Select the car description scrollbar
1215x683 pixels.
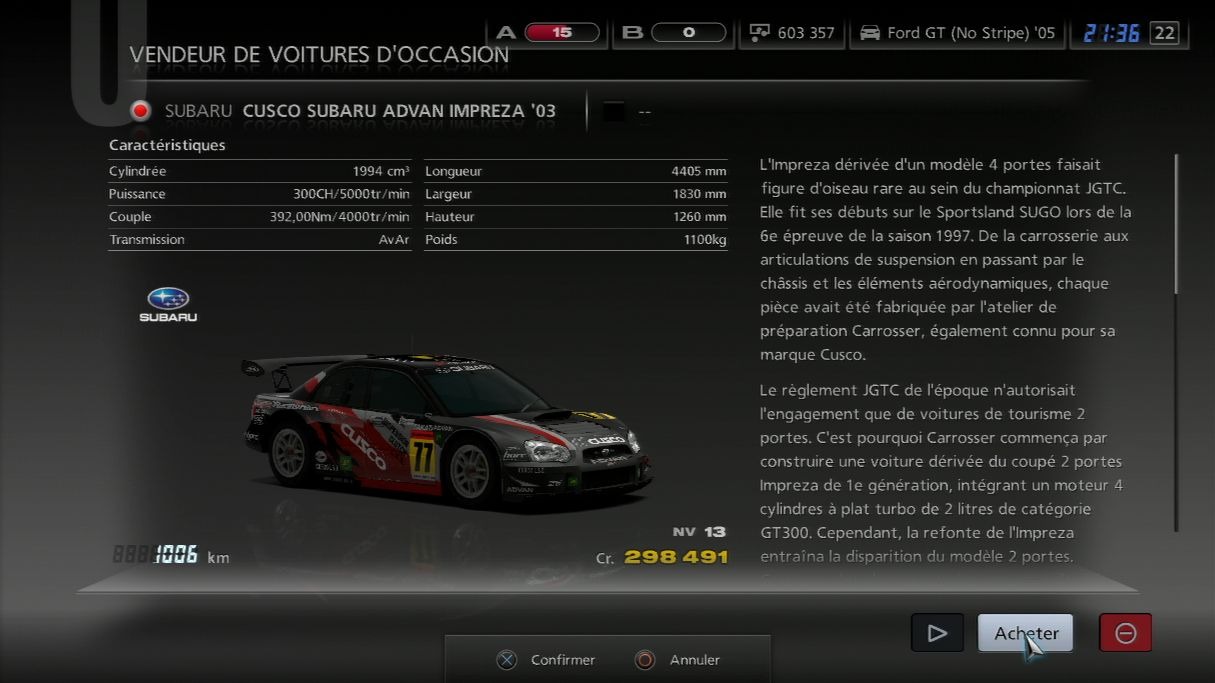coord(1176,225)
